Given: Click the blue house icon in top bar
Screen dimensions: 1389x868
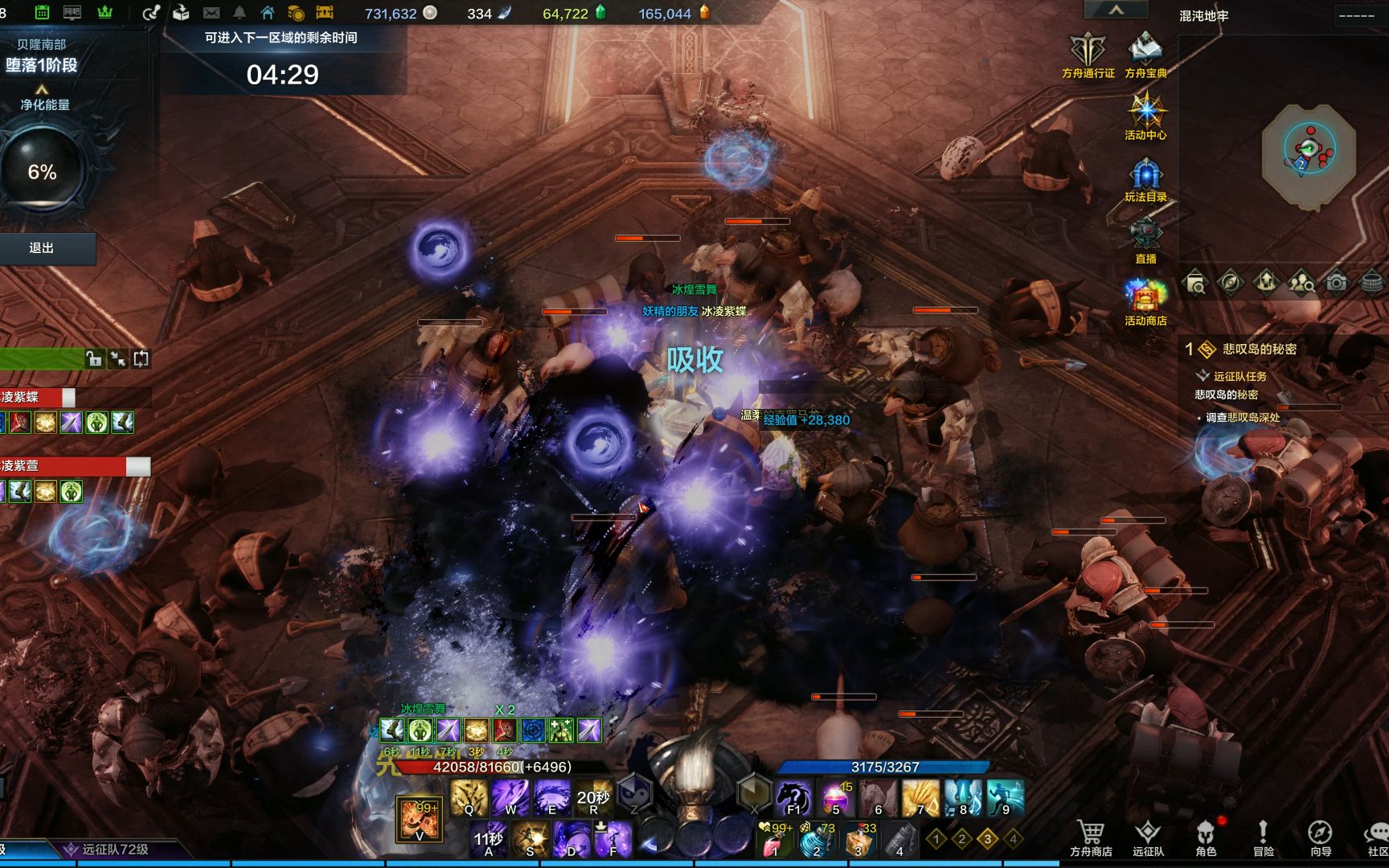Looking at the screenshot, I should coord(268,13).
